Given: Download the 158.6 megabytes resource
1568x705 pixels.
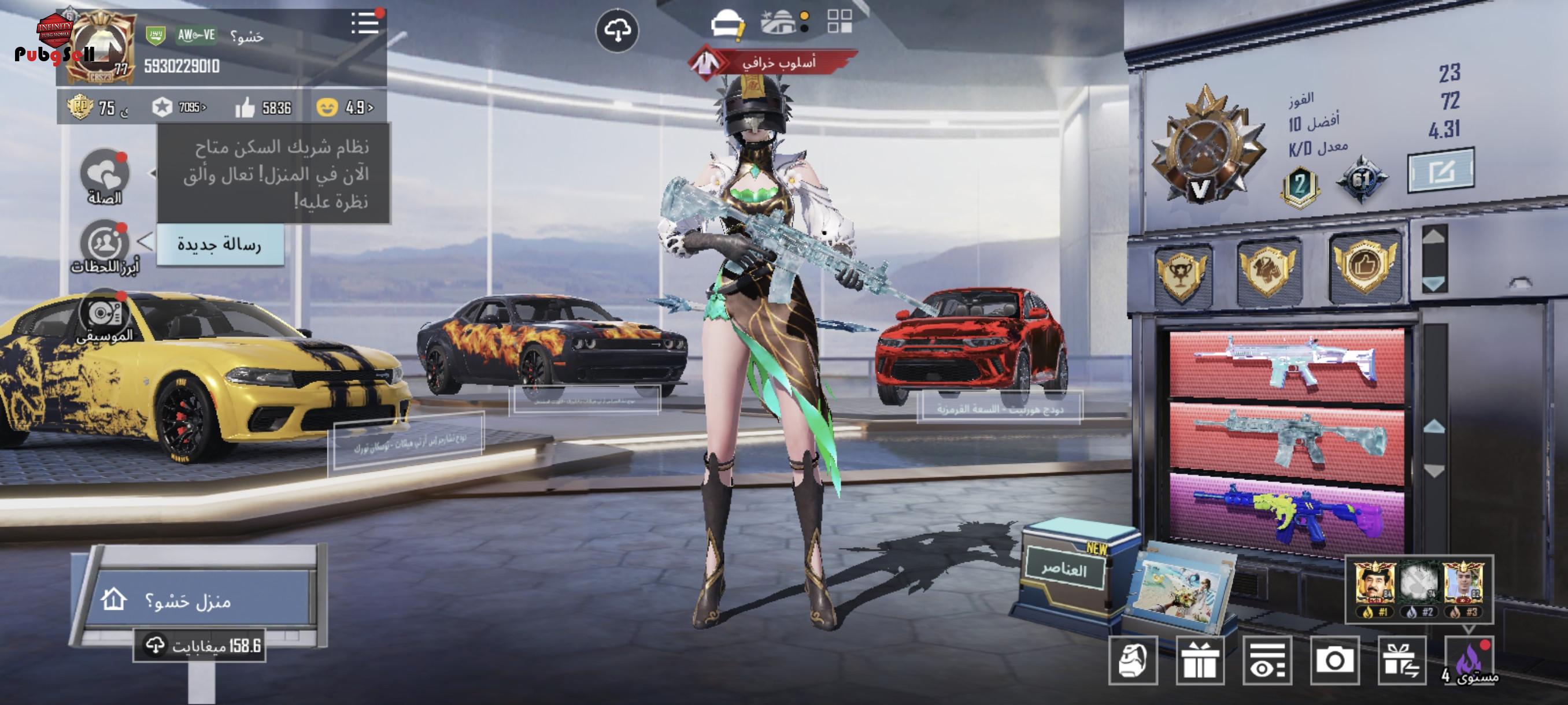Looking at the screenshot, I should tap(200, 645).
